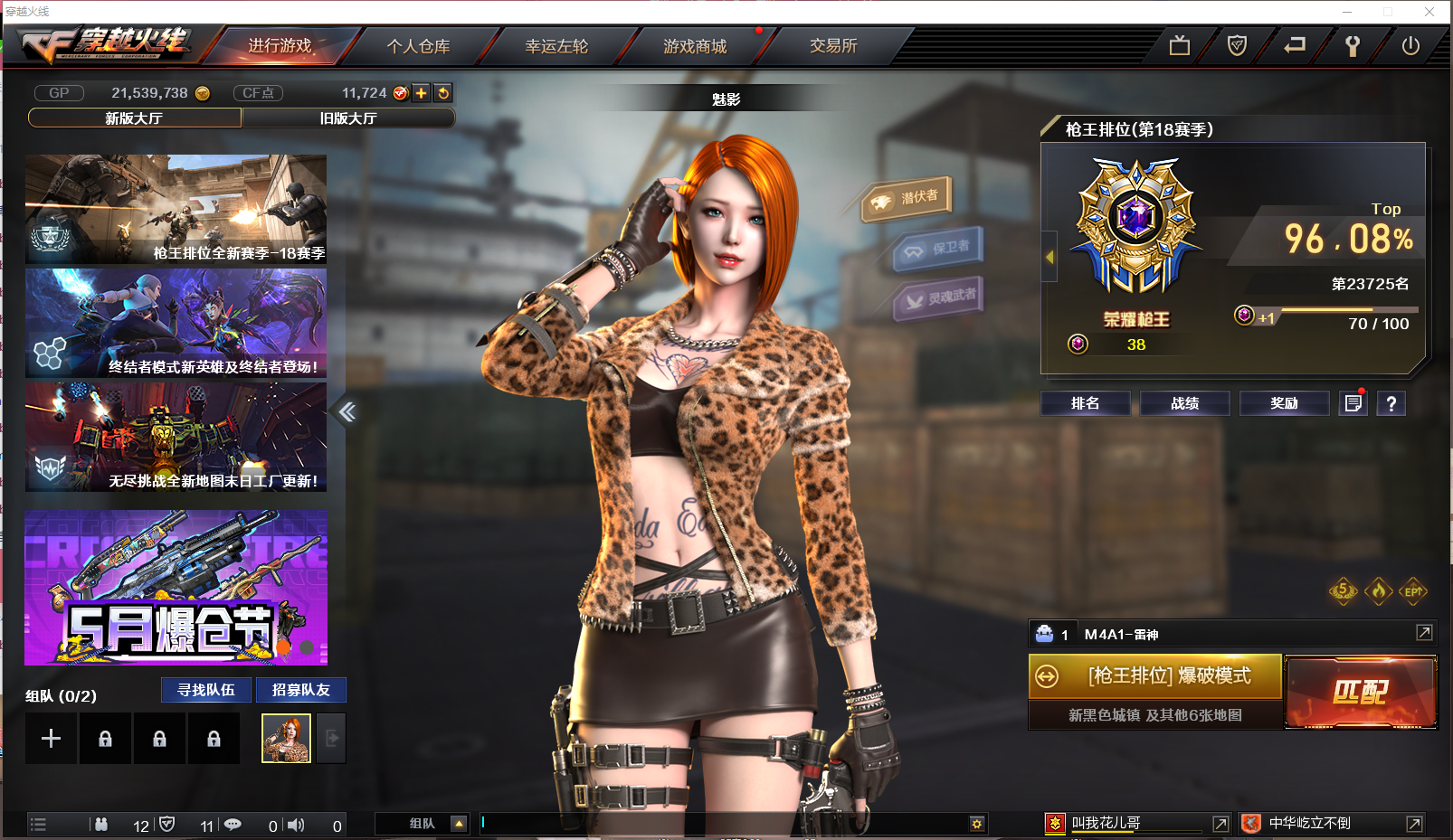Add a teammate with the plus slot

pyautogui.click(x=52, y=739)
